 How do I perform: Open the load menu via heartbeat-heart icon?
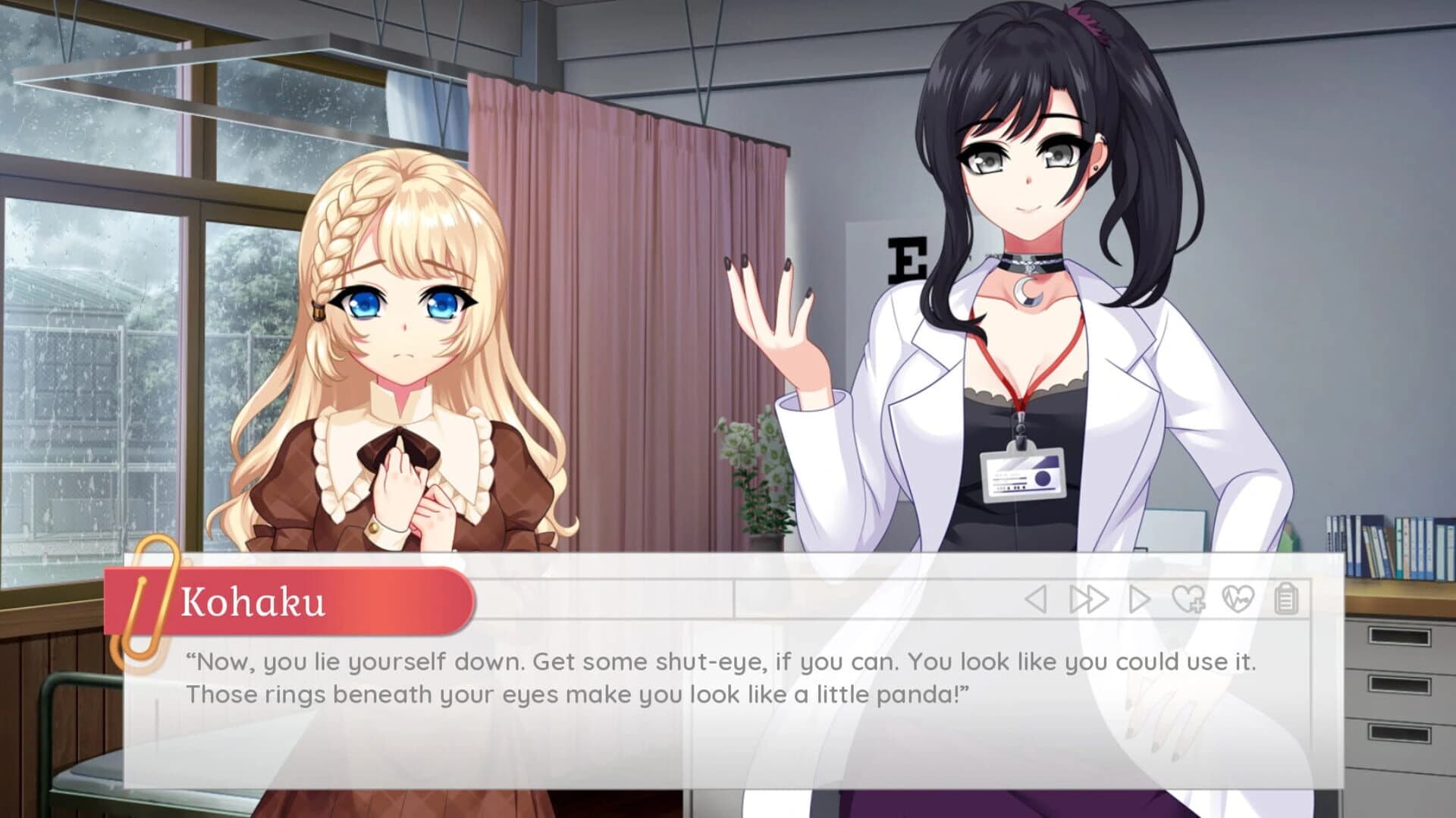tap(1238, 598)
